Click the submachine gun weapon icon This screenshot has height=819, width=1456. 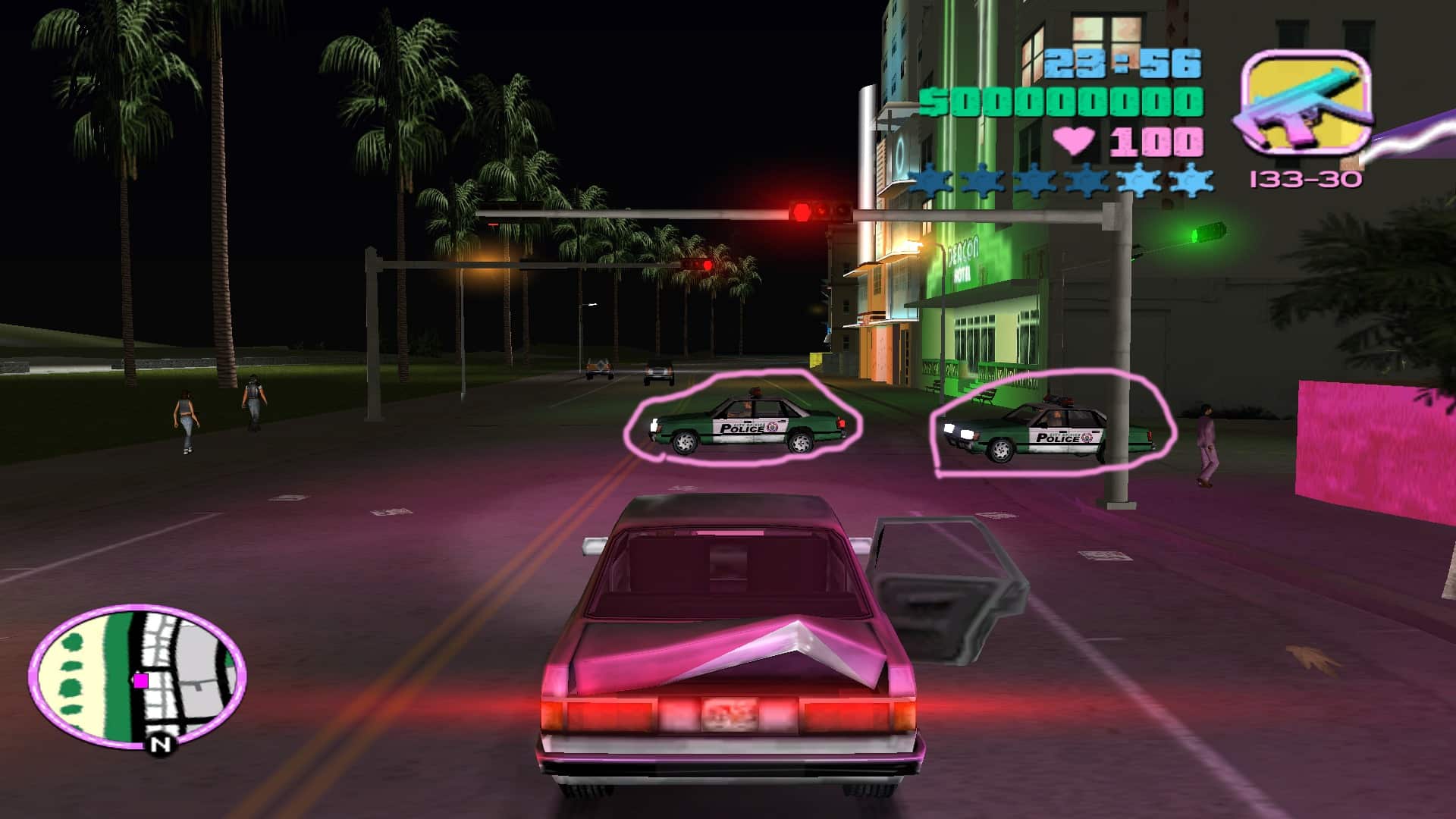point(1306,105)
